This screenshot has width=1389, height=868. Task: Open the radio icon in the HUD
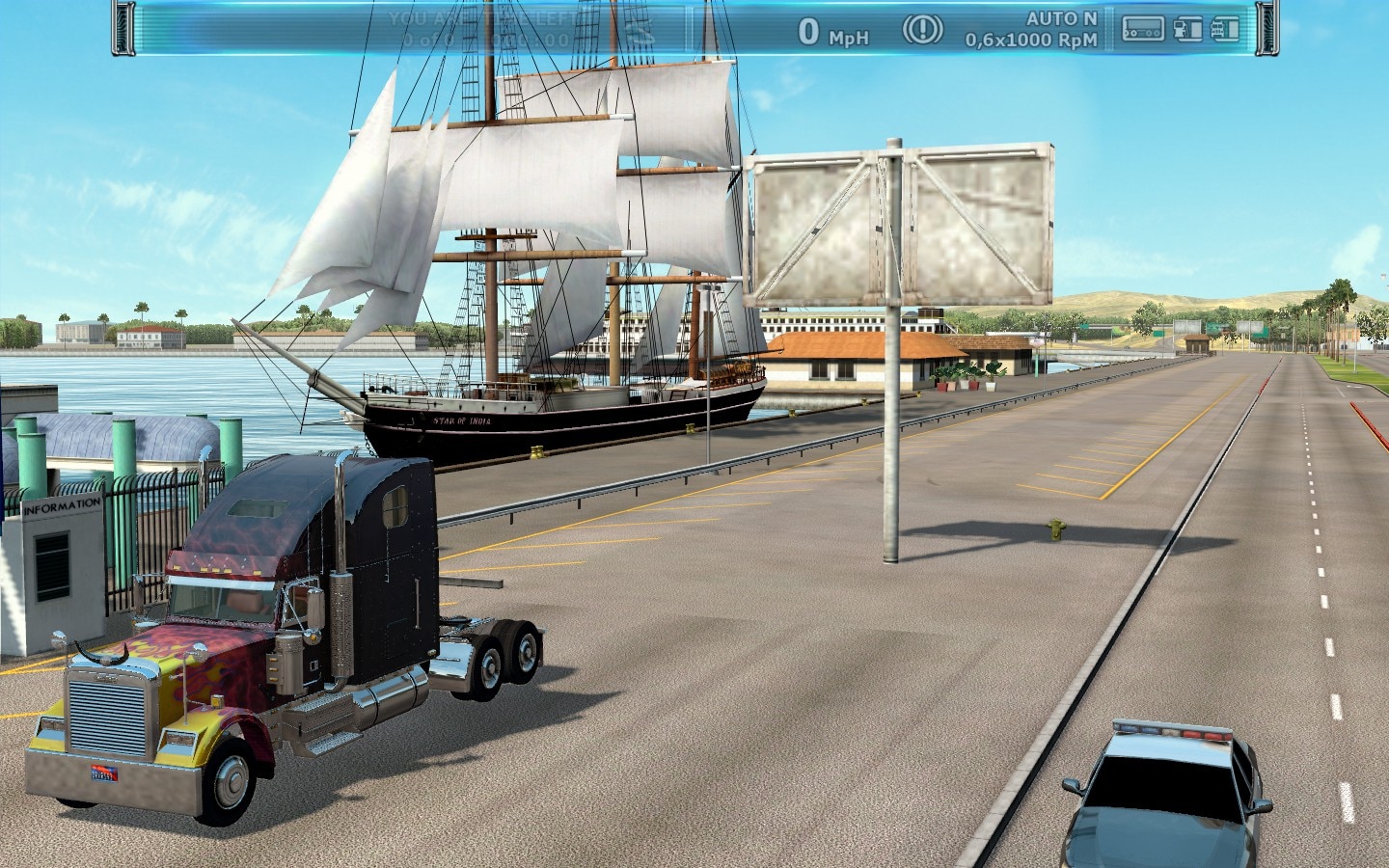tap(1143, 30)
